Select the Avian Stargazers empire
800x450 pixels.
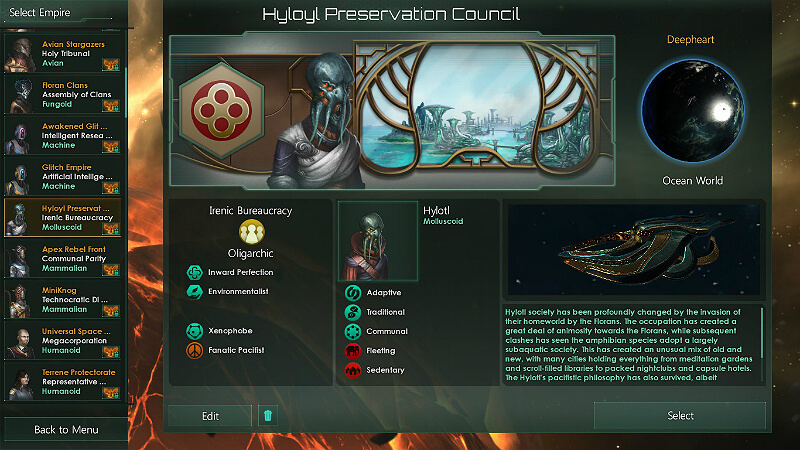point(64,53)
